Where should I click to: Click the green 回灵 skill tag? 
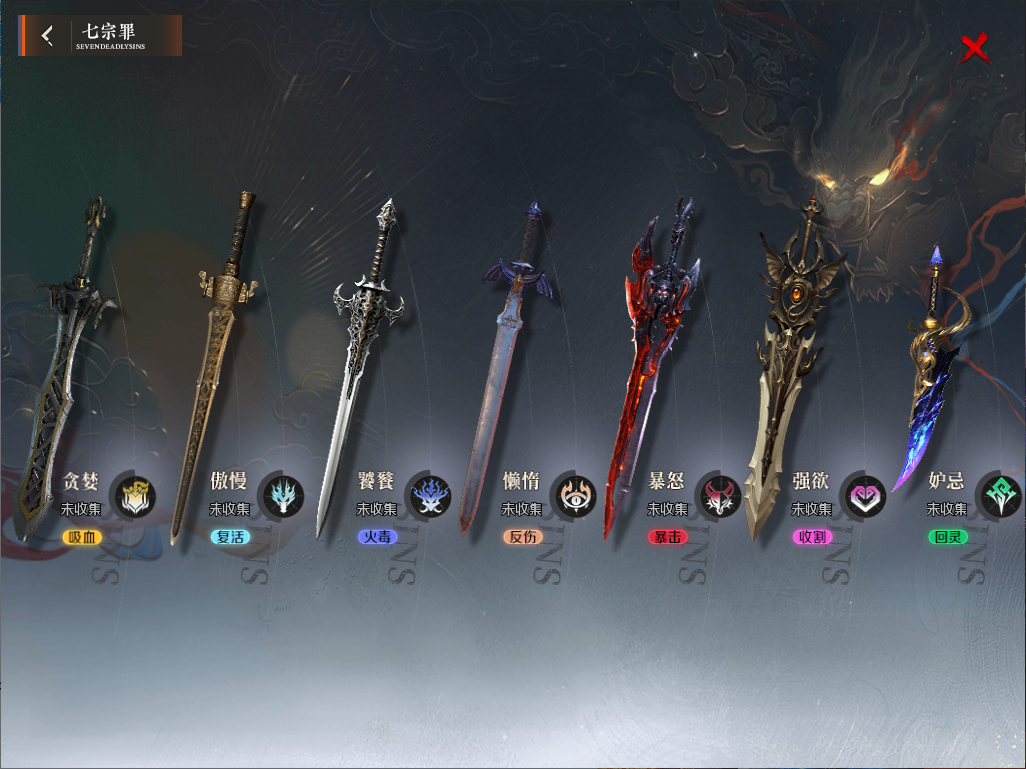(x=946, y=537)
